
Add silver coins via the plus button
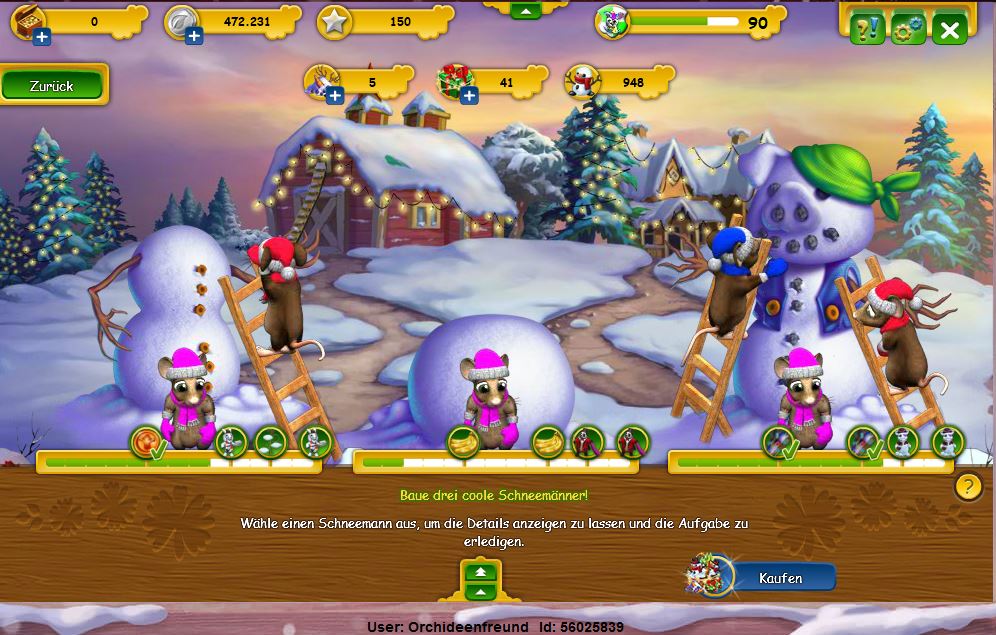click(x=193, y=37)
